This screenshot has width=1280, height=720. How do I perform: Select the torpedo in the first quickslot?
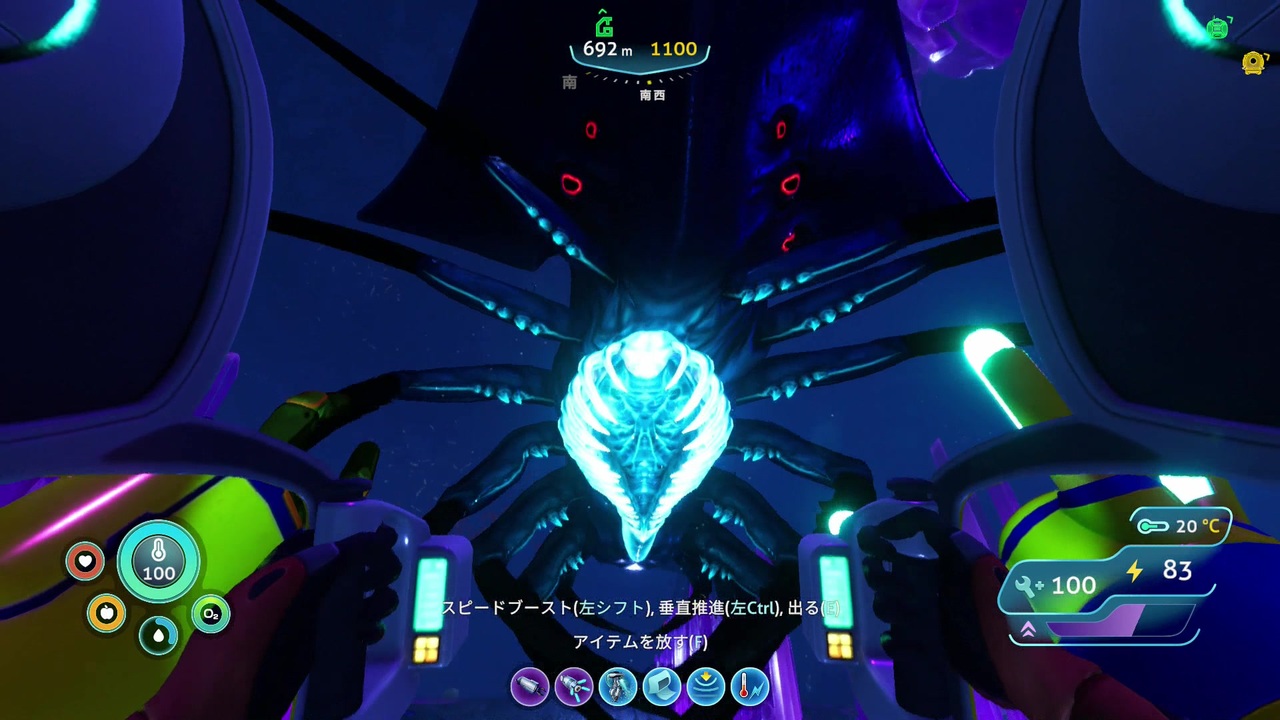(x=530, y=687)
